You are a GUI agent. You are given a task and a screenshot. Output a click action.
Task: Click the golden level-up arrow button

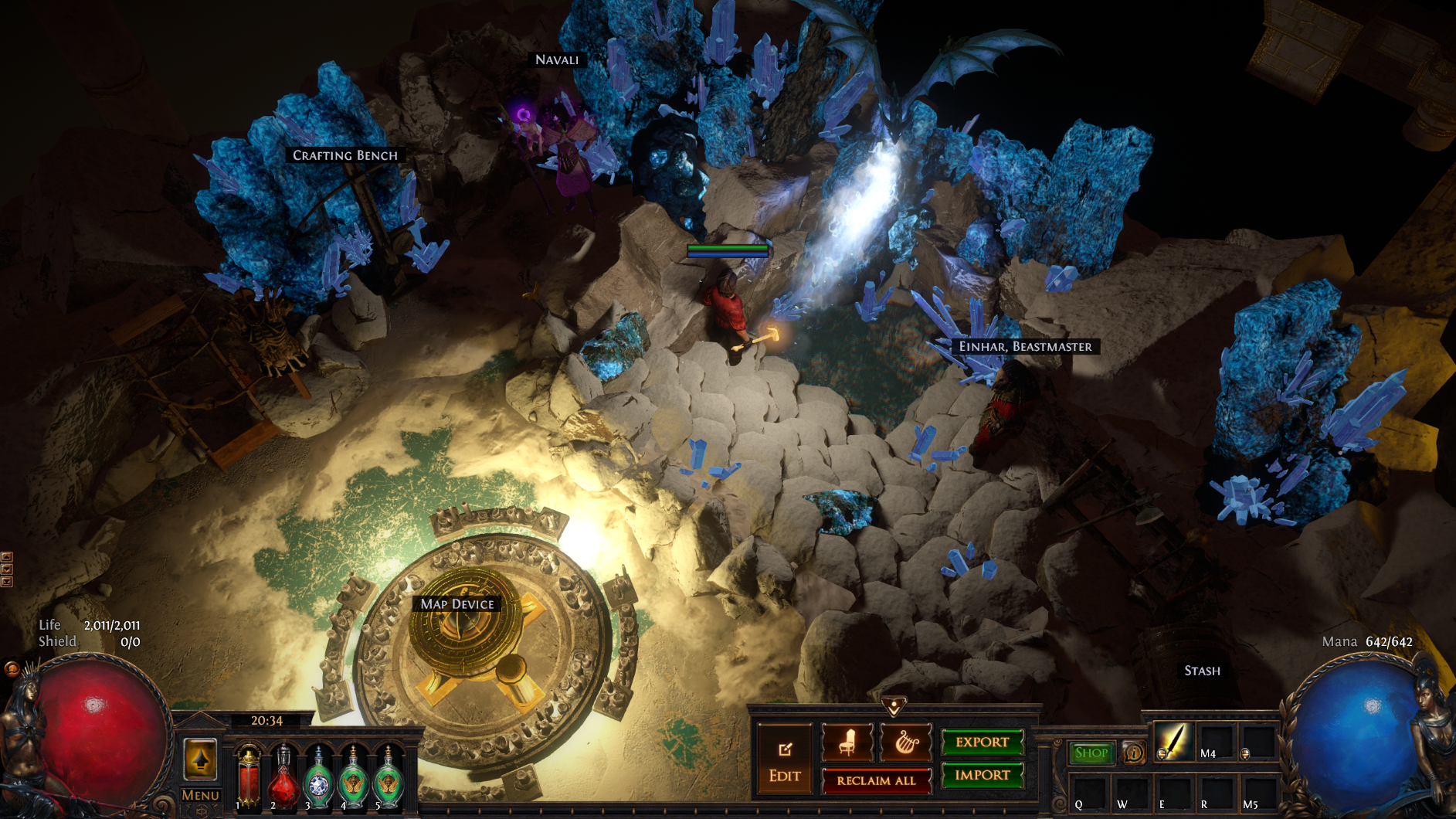pos(200,759)
